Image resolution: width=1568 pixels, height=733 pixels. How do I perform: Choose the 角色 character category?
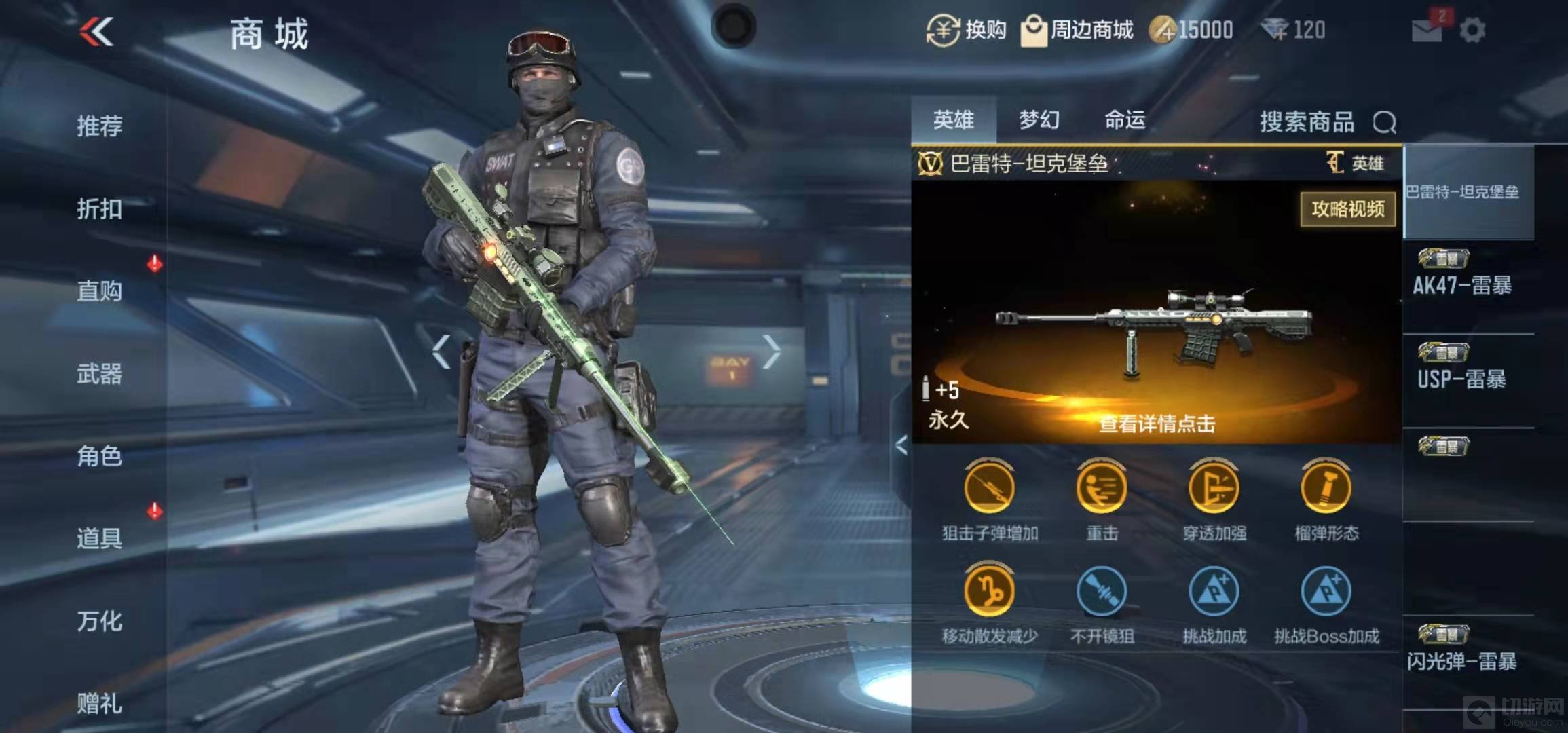tap(100, 456)
